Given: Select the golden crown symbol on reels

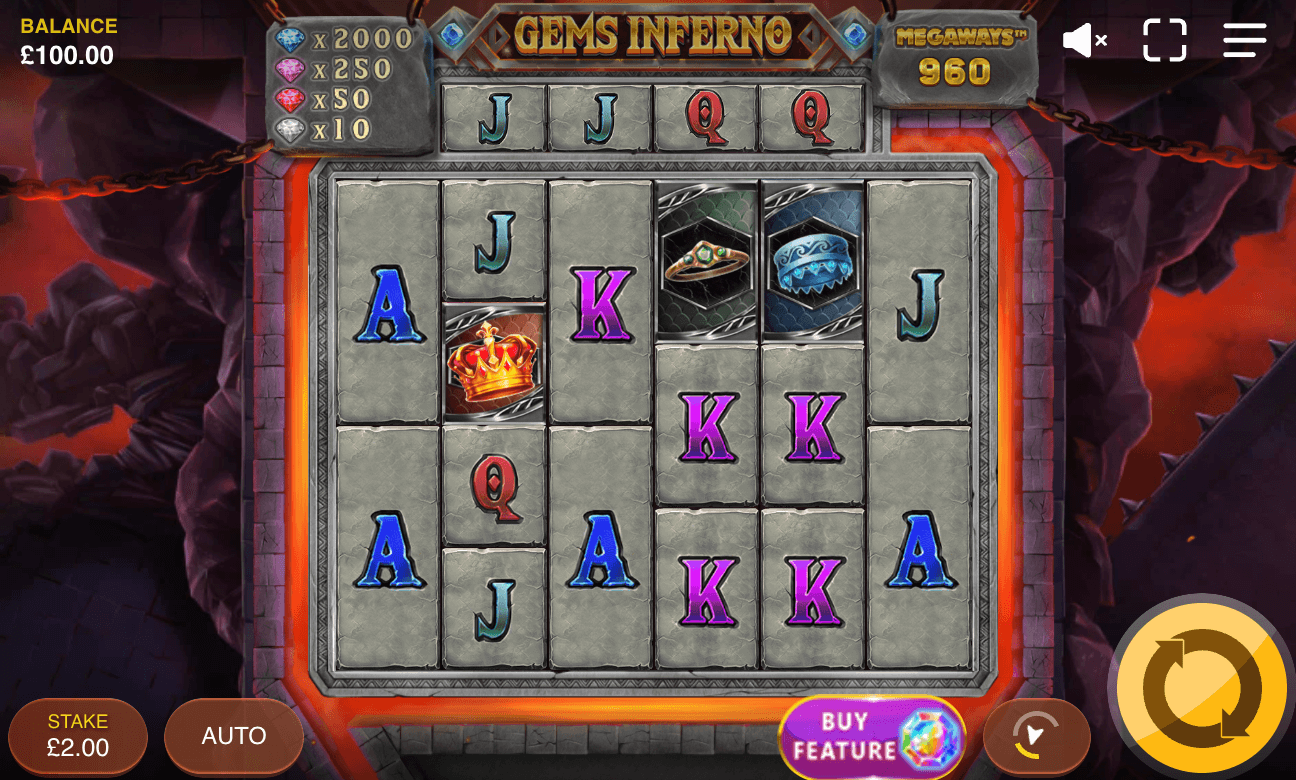Looking at the screenshot, I should click(492, 368).
